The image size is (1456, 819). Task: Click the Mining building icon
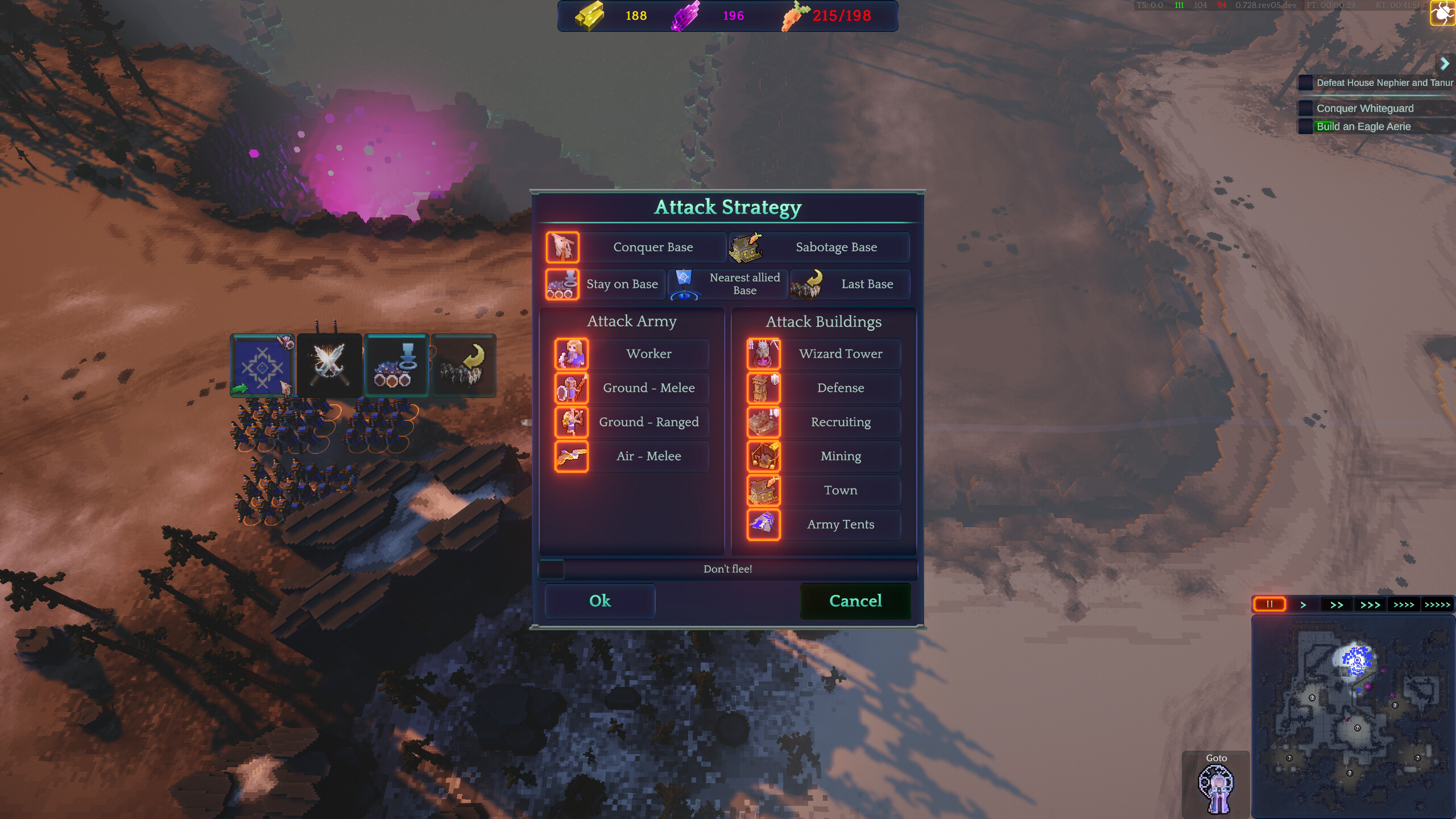click(x=764, y=456)
